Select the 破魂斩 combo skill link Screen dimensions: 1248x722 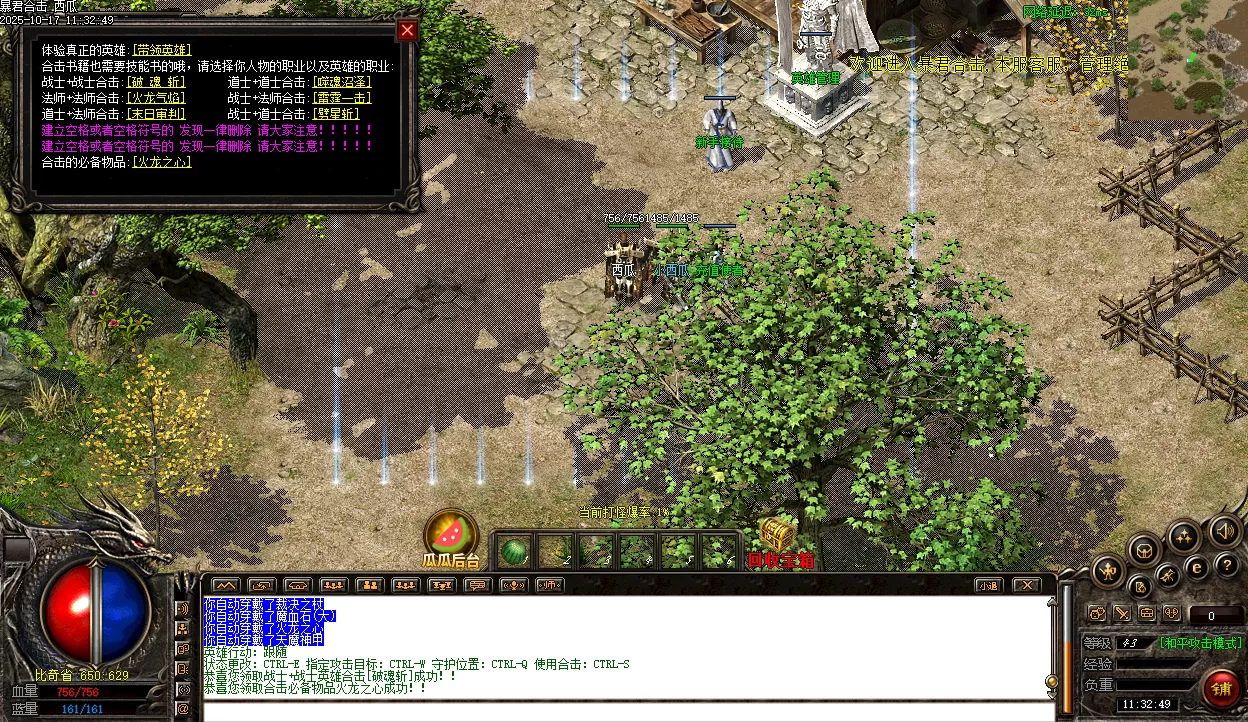click(156, 82)
